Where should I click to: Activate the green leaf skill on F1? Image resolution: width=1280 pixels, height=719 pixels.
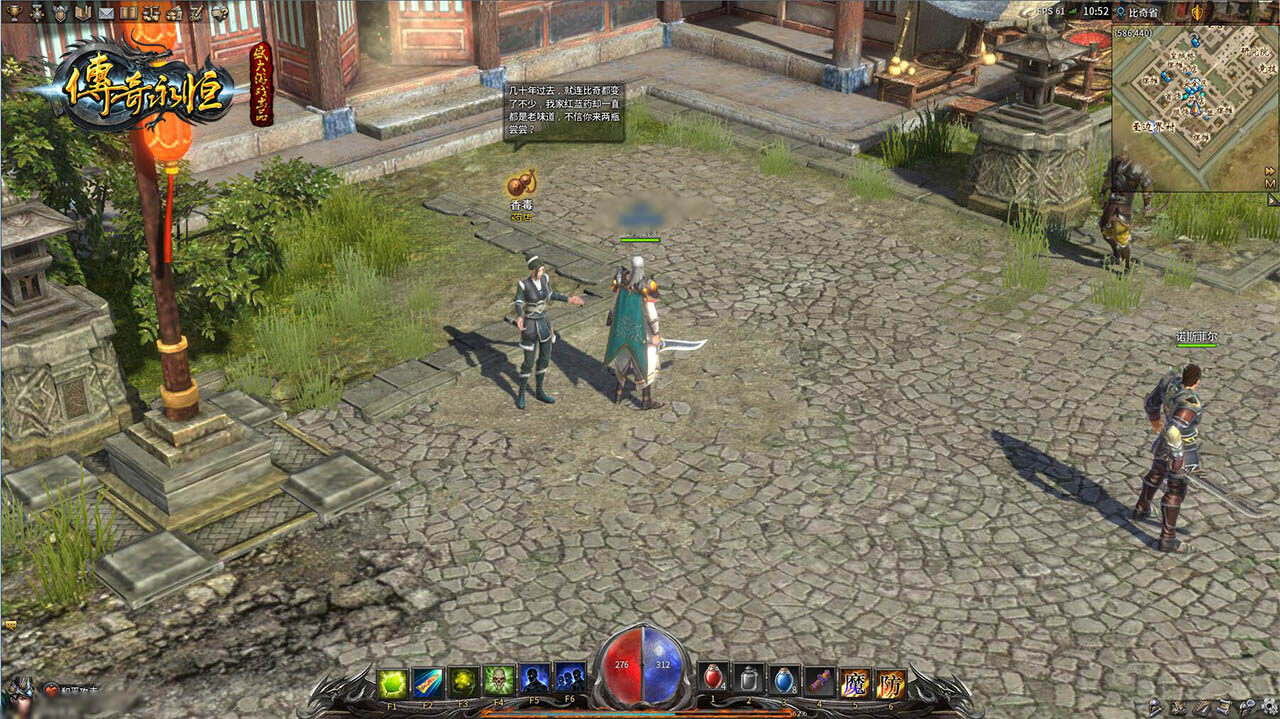[x=392, y=681]
